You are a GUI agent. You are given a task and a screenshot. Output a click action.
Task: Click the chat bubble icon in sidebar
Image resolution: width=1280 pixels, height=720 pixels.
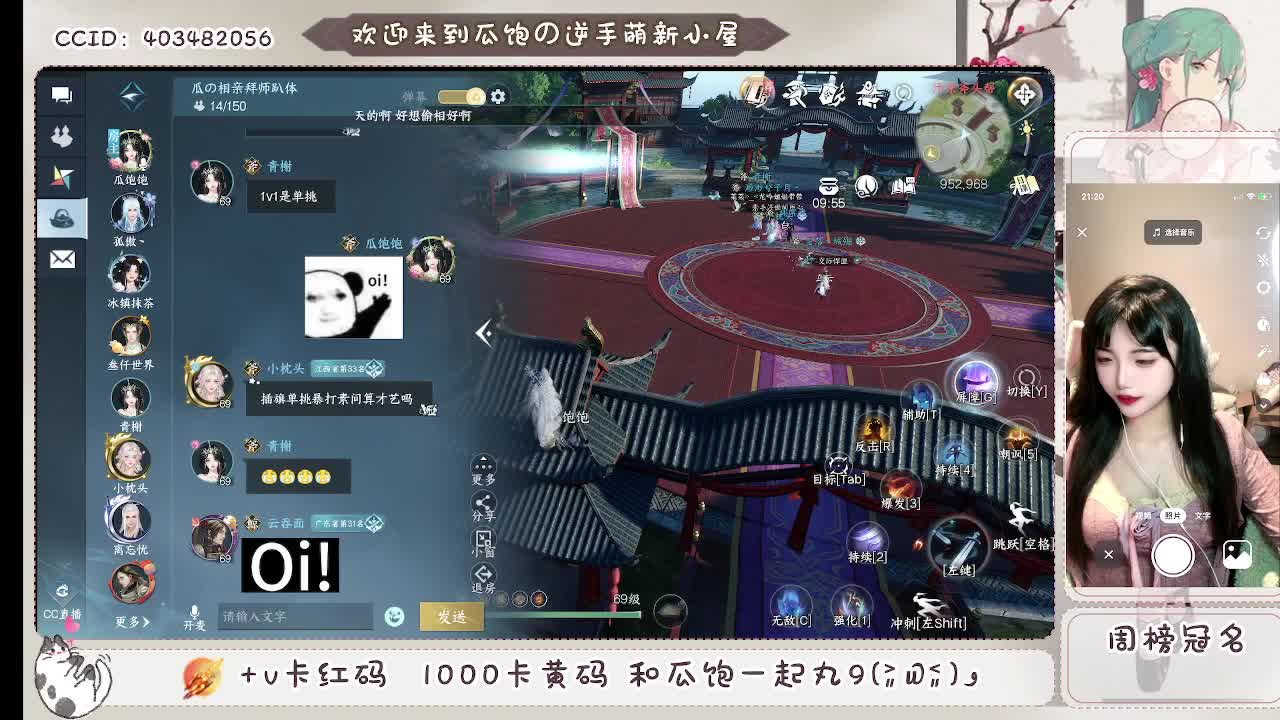point(63,94)
